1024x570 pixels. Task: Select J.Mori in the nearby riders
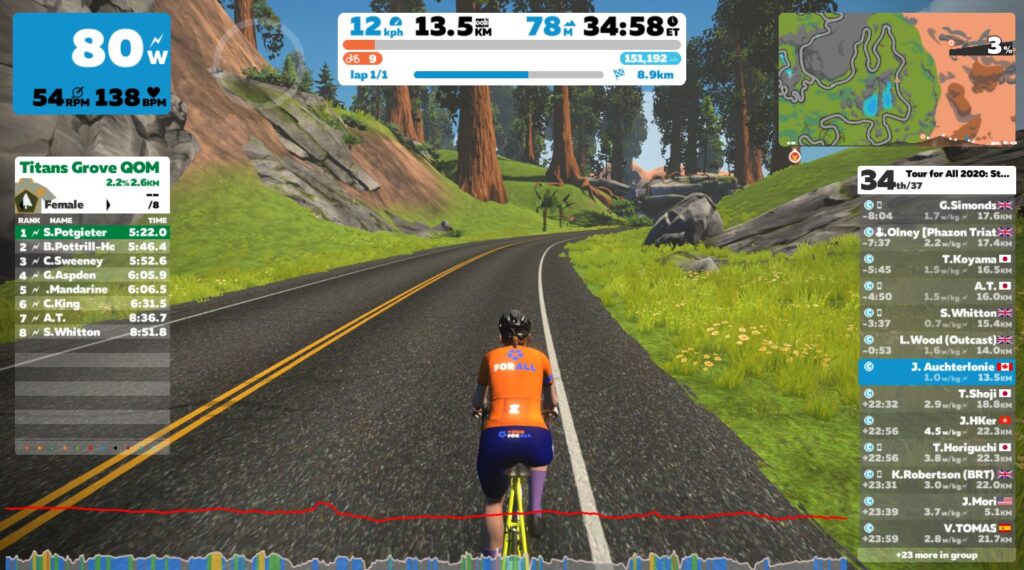[936, 507]
